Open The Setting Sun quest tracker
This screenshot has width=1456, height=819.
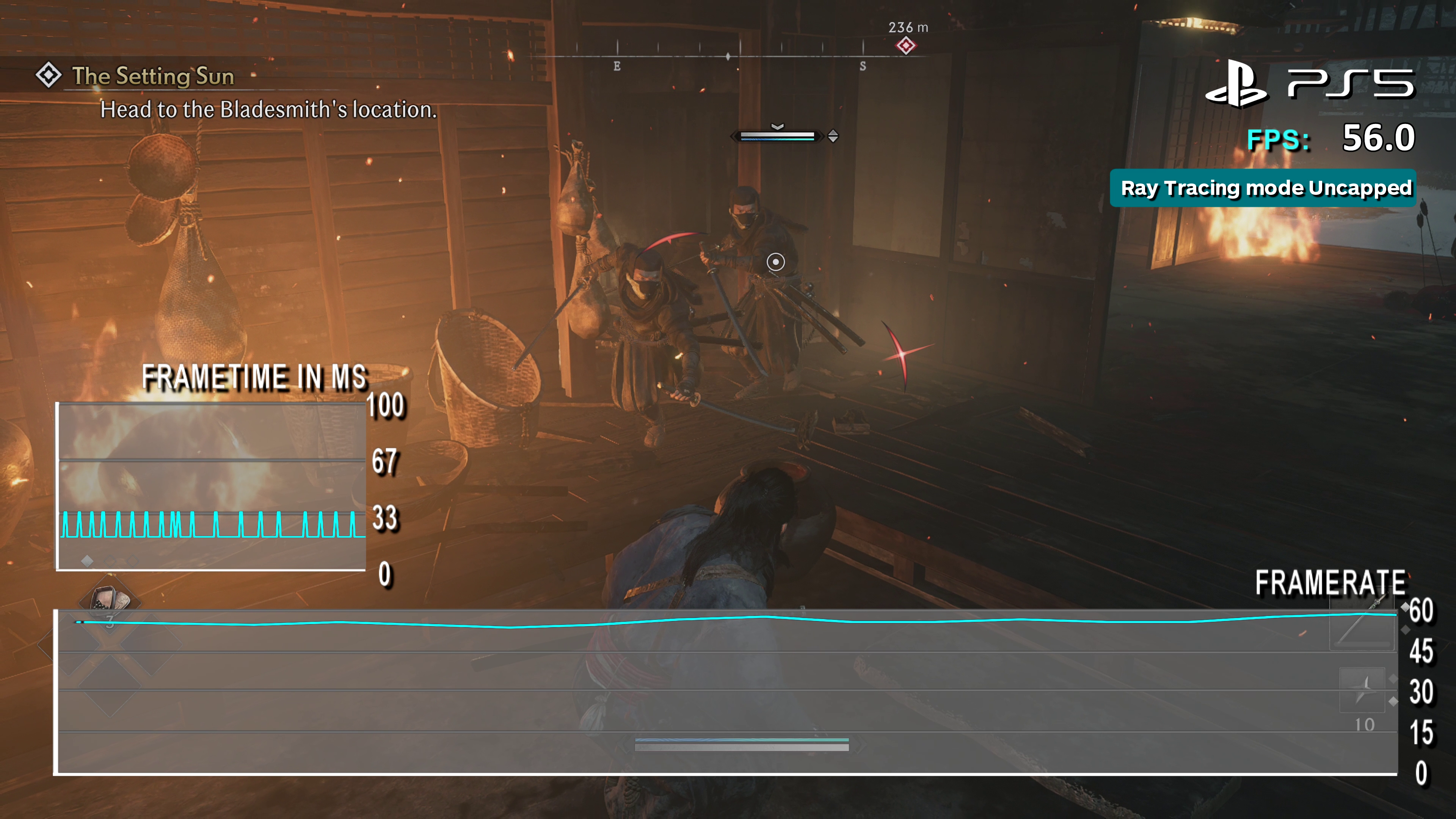152,76
